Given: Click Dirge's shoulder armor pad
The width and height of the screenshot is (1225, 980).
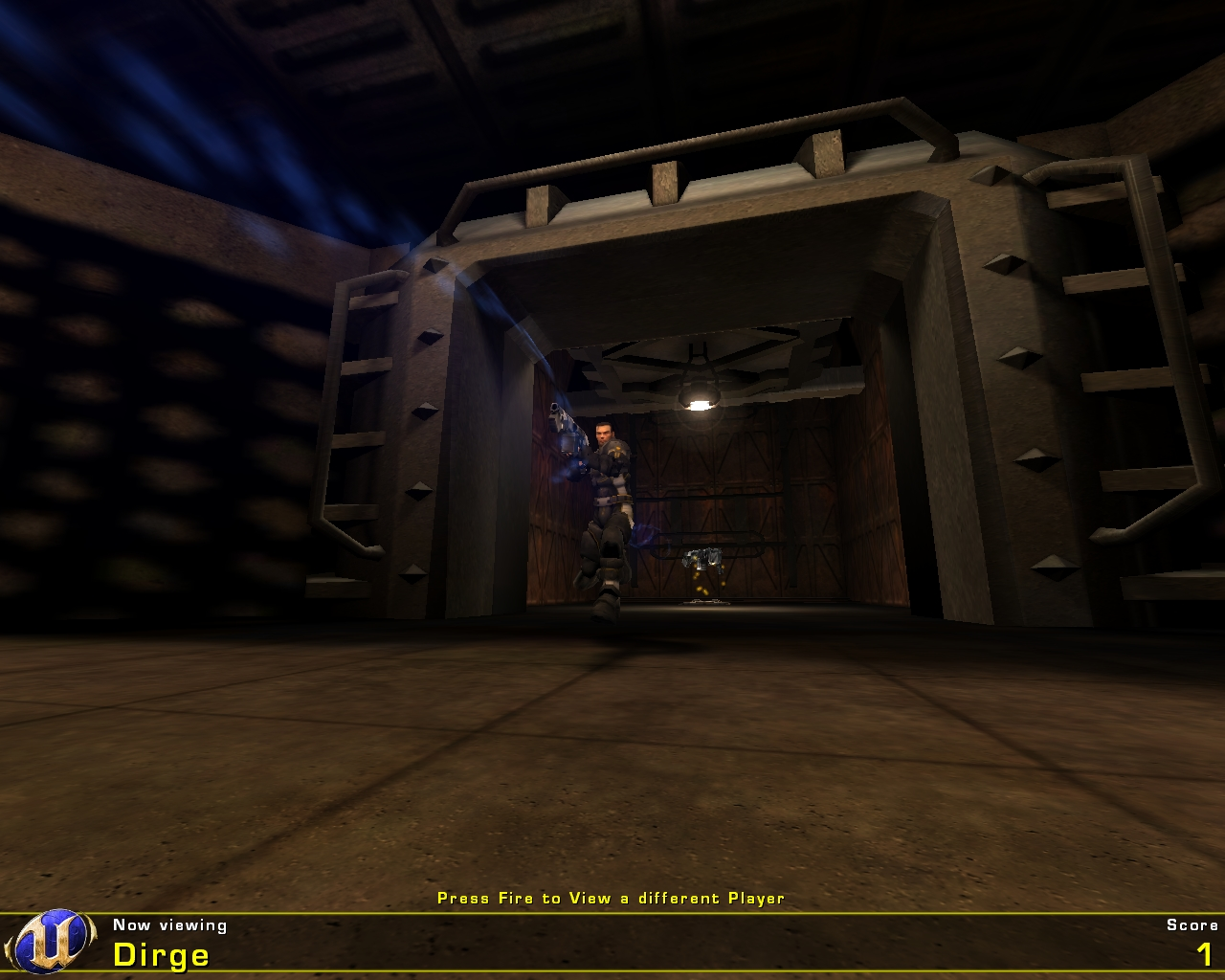Looking at the screenshot, I should (620, 450).
